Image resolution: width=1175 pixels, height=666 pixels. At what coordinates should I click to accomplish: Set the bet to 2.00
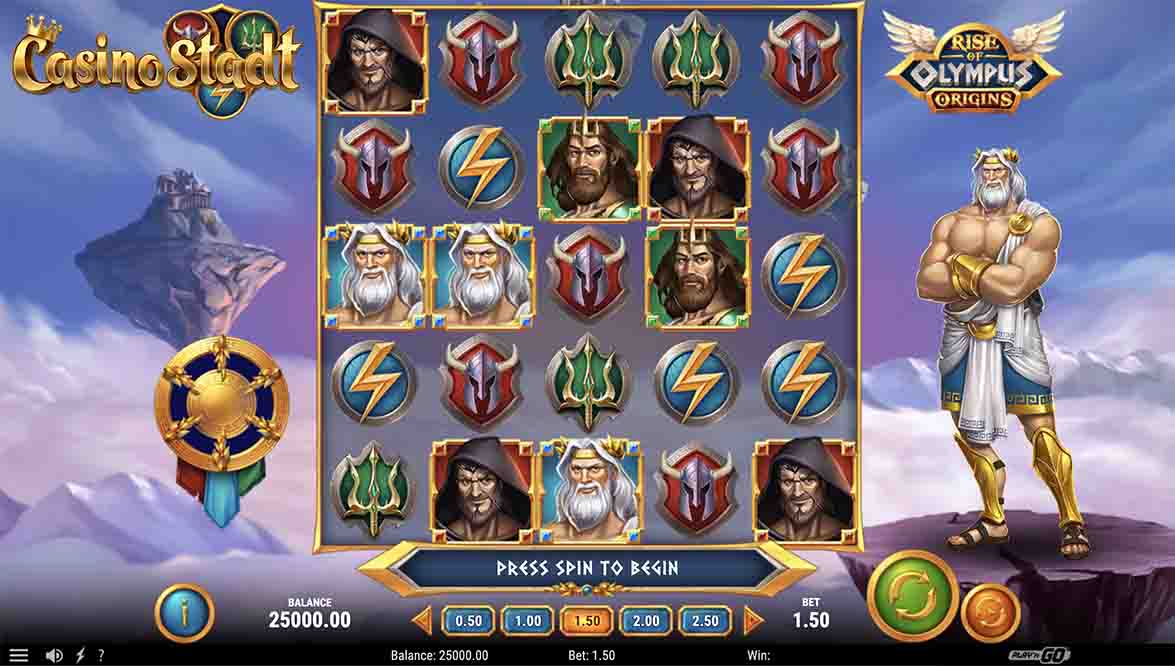(646, 621)
